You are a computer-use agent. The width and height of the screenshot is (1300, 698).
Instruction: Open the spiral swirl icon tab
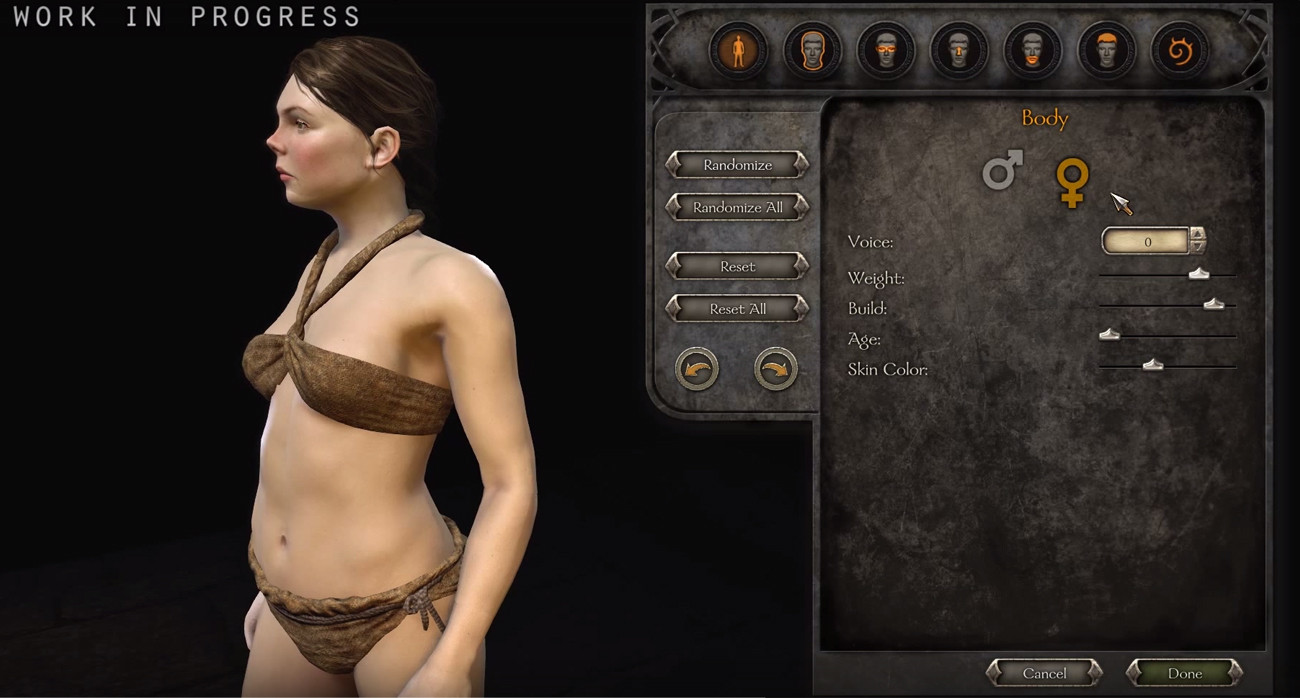click(1179, 50)
